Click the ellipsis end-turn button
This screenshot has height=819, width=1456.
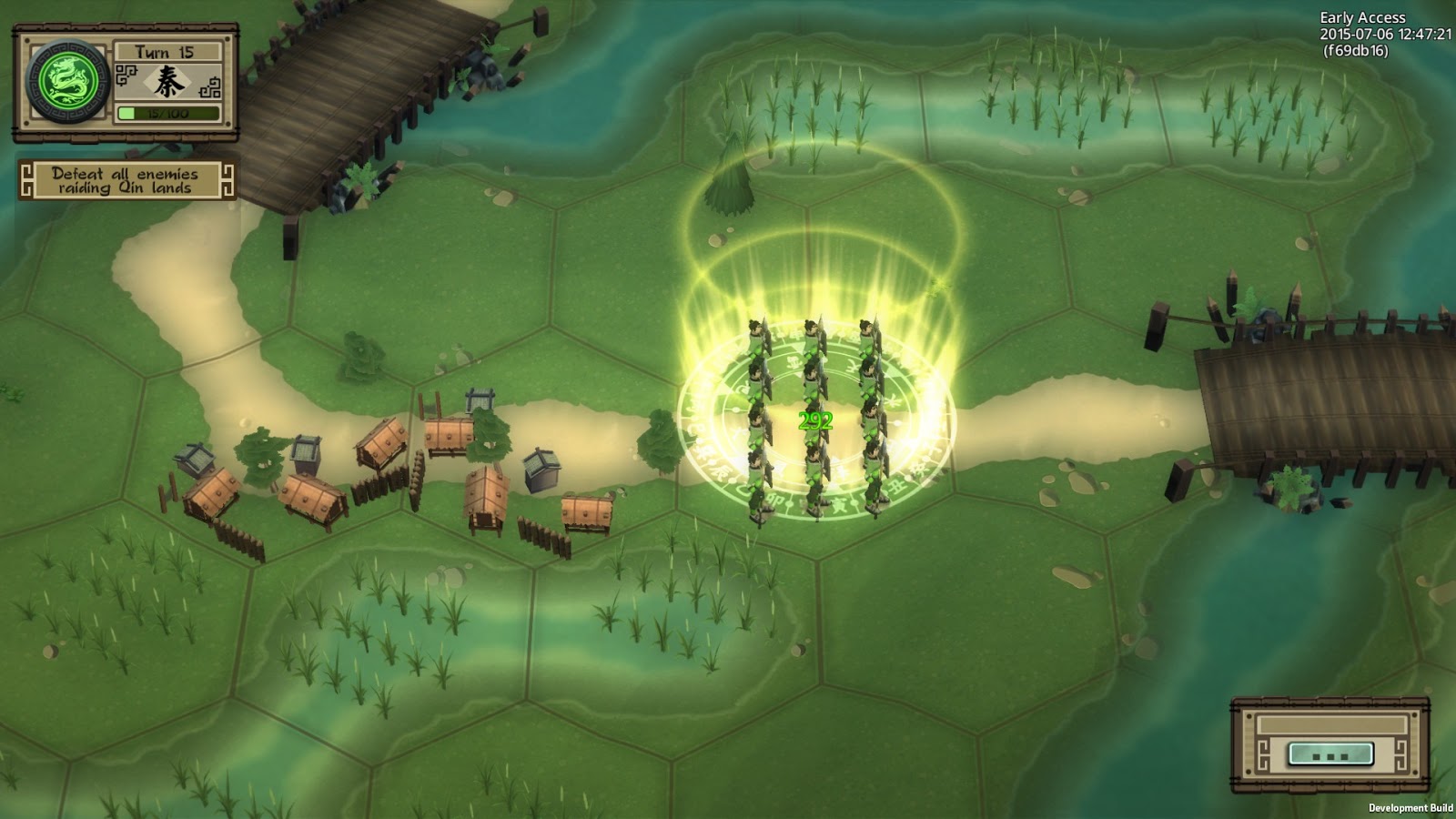click(x=1330, y=753)
